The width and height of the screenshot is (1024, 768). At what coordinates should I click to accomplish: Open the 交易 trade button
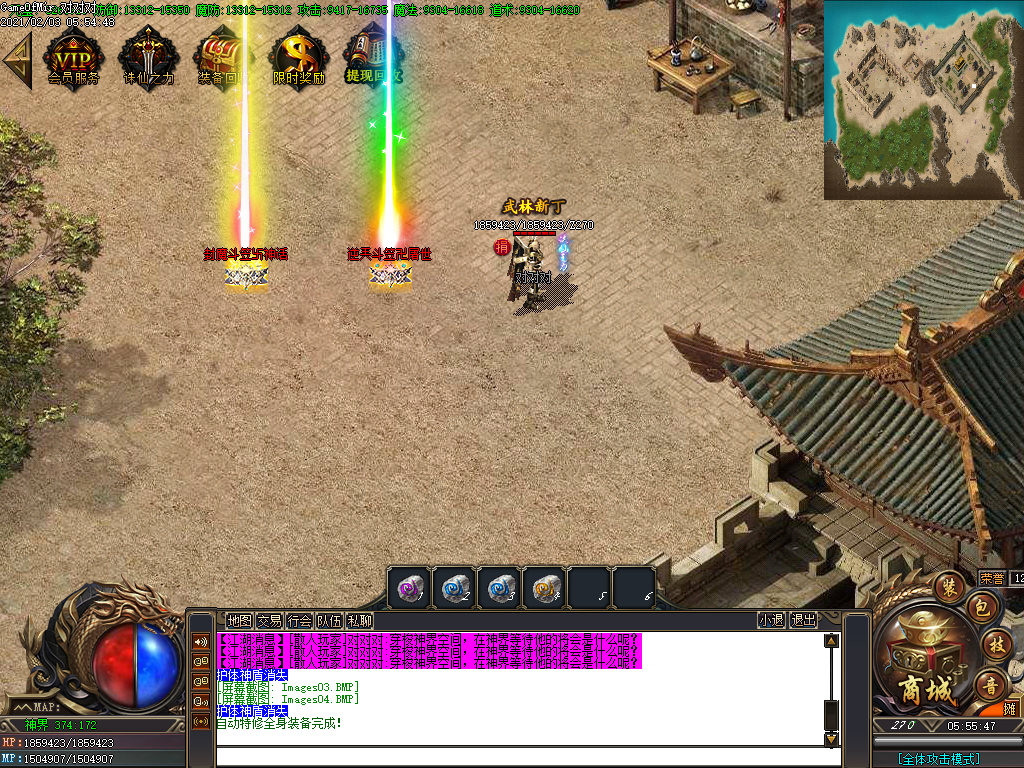click(269, 621)
